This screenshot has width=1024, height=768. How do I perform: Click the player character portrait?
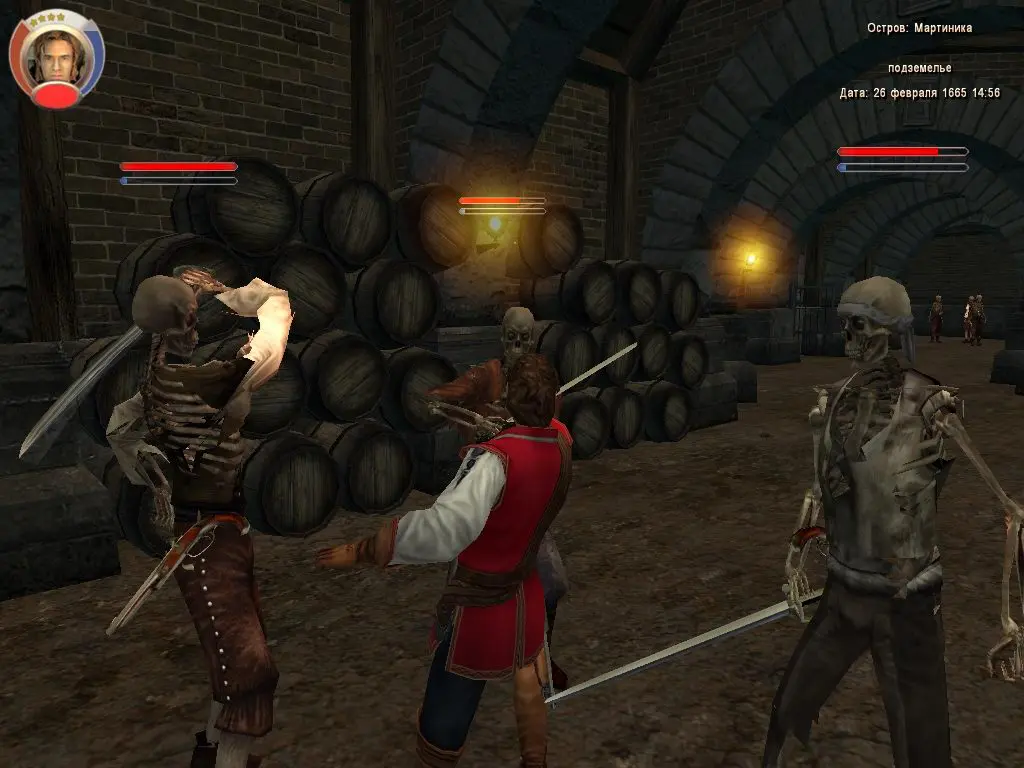[x=55, y=55]
